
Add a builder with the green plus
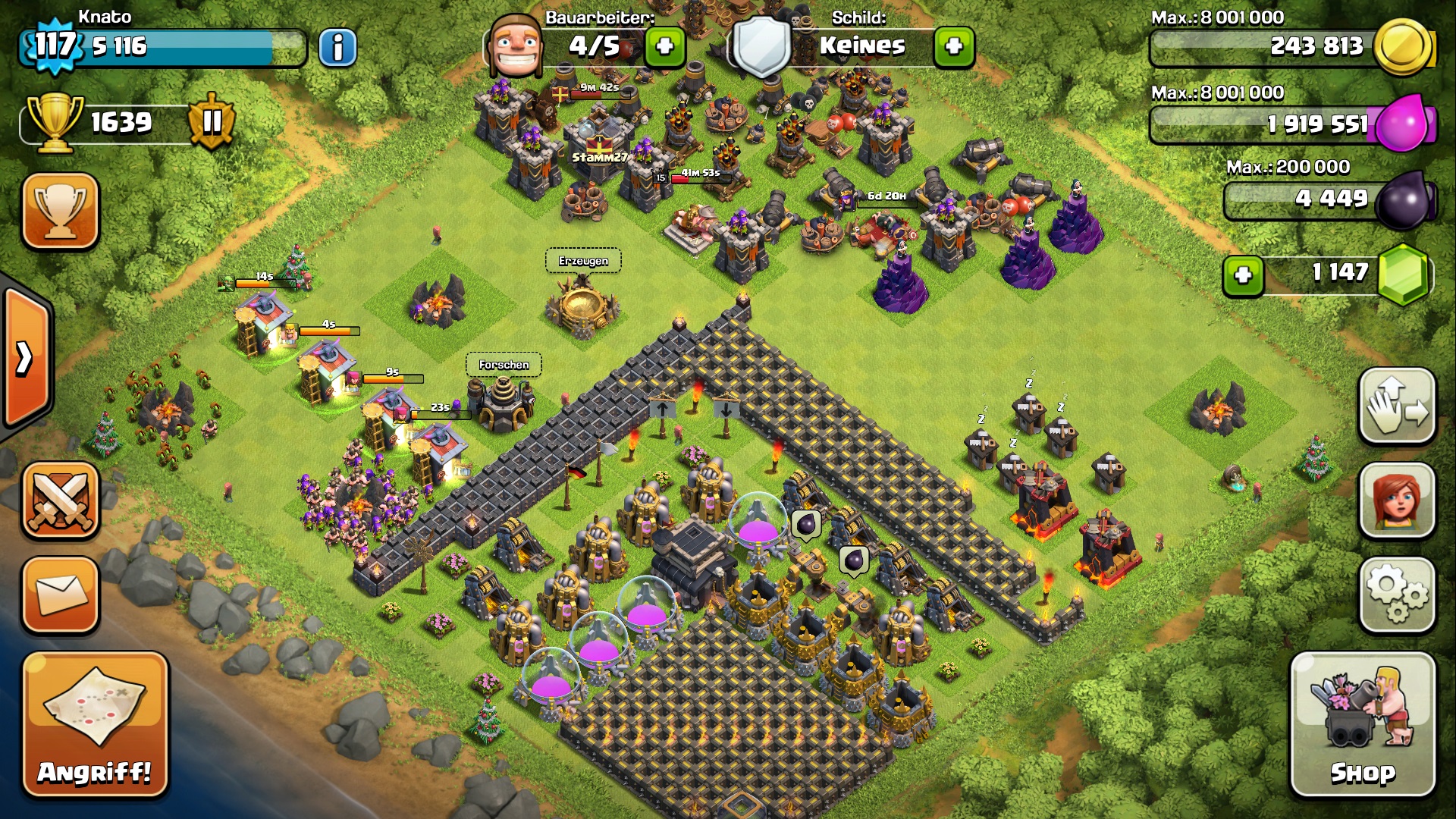(665, 47)
